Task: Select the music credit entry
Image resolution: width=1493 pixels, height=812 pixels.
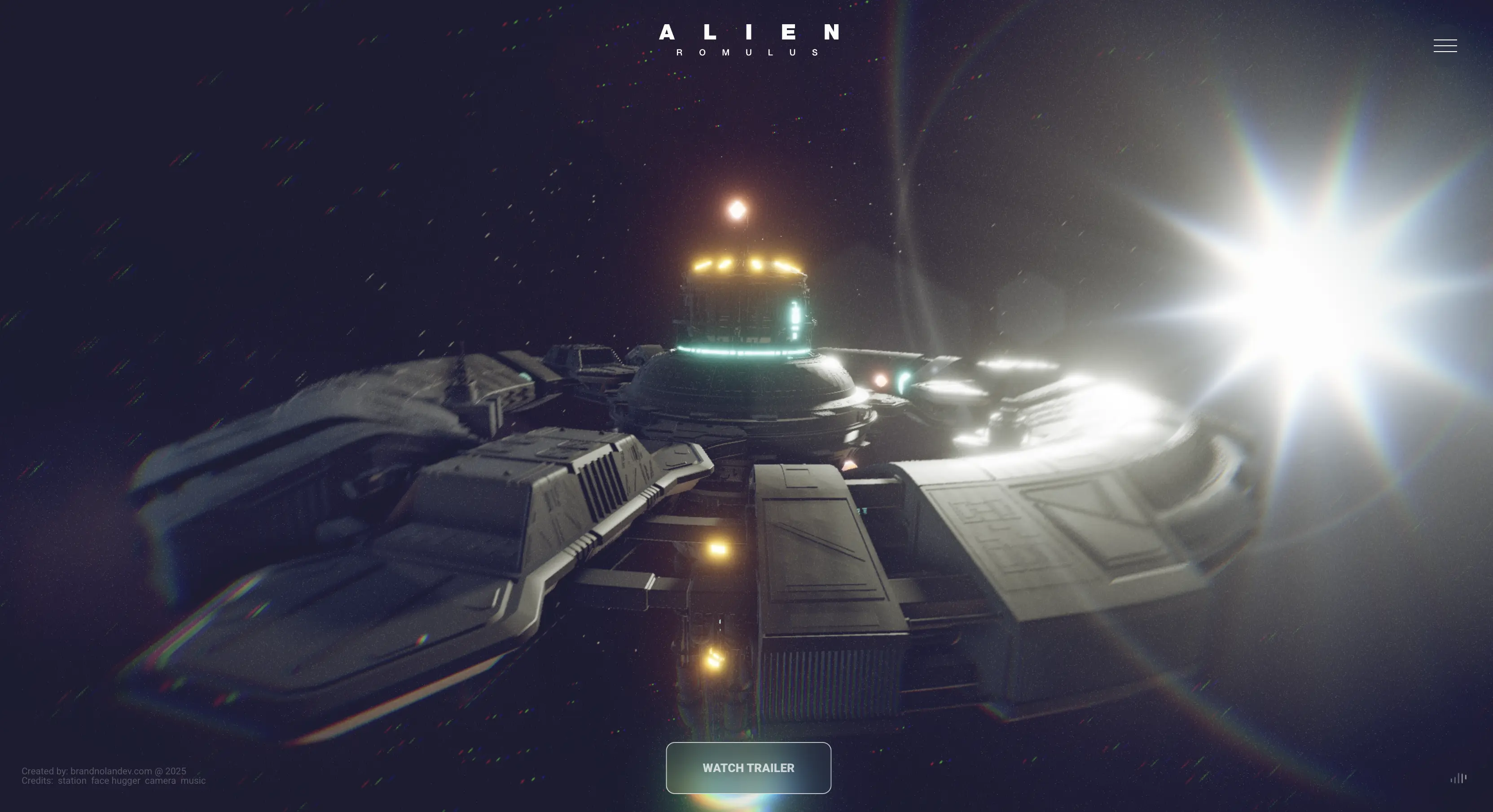Action: click(193, 780)
